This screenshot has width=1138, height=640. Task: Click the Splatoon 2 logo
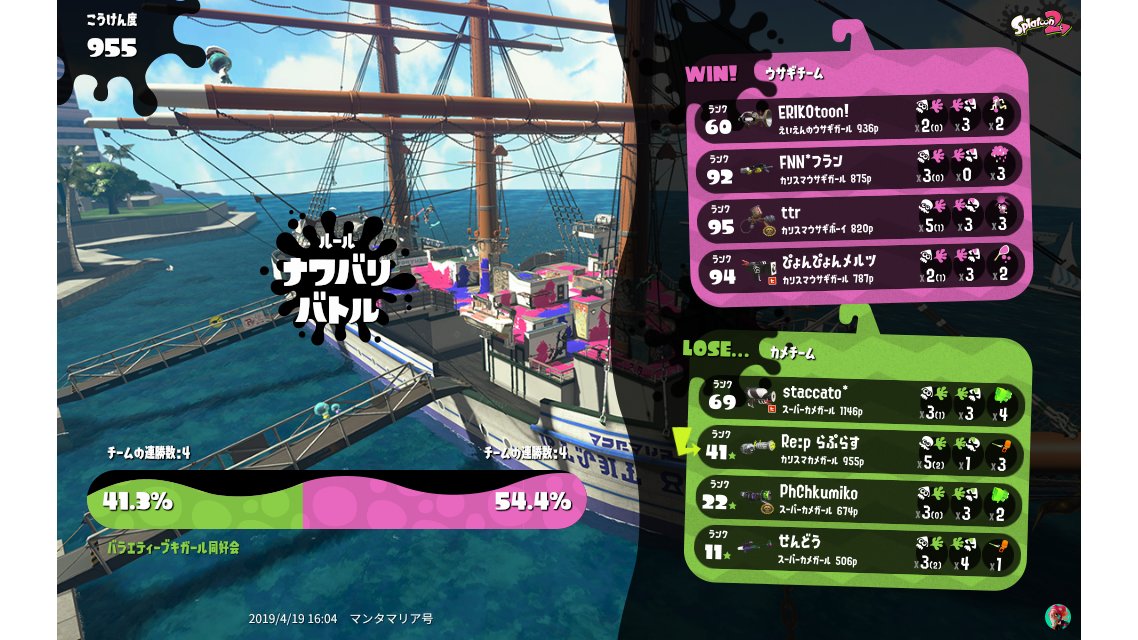pos(1041,23)
